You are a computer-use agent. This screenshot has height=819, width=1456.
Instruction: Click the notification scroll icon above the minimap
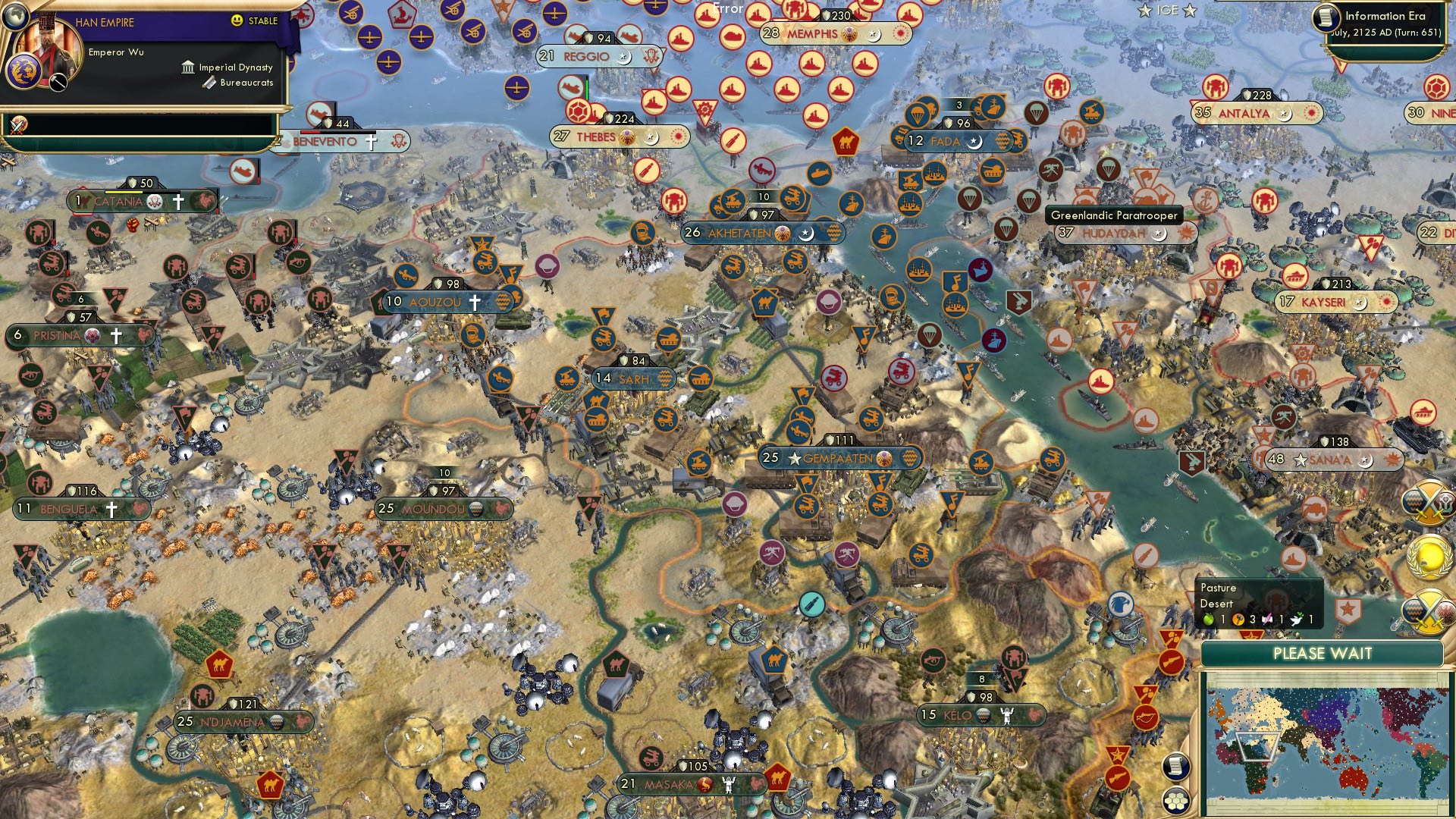(1175, 766)
